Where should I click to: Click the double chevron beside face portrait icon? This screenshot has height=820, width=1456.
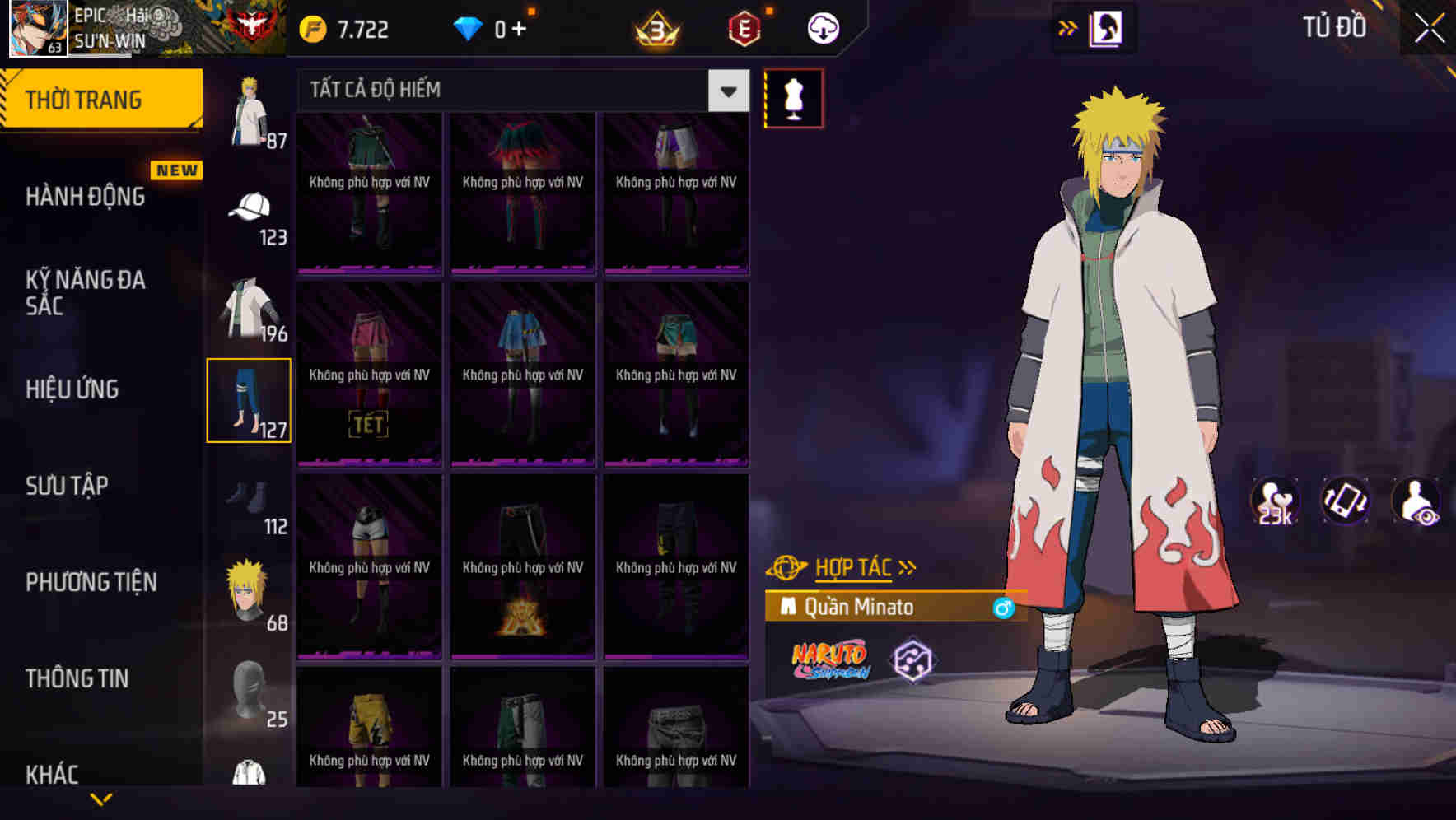[1068, 26]
